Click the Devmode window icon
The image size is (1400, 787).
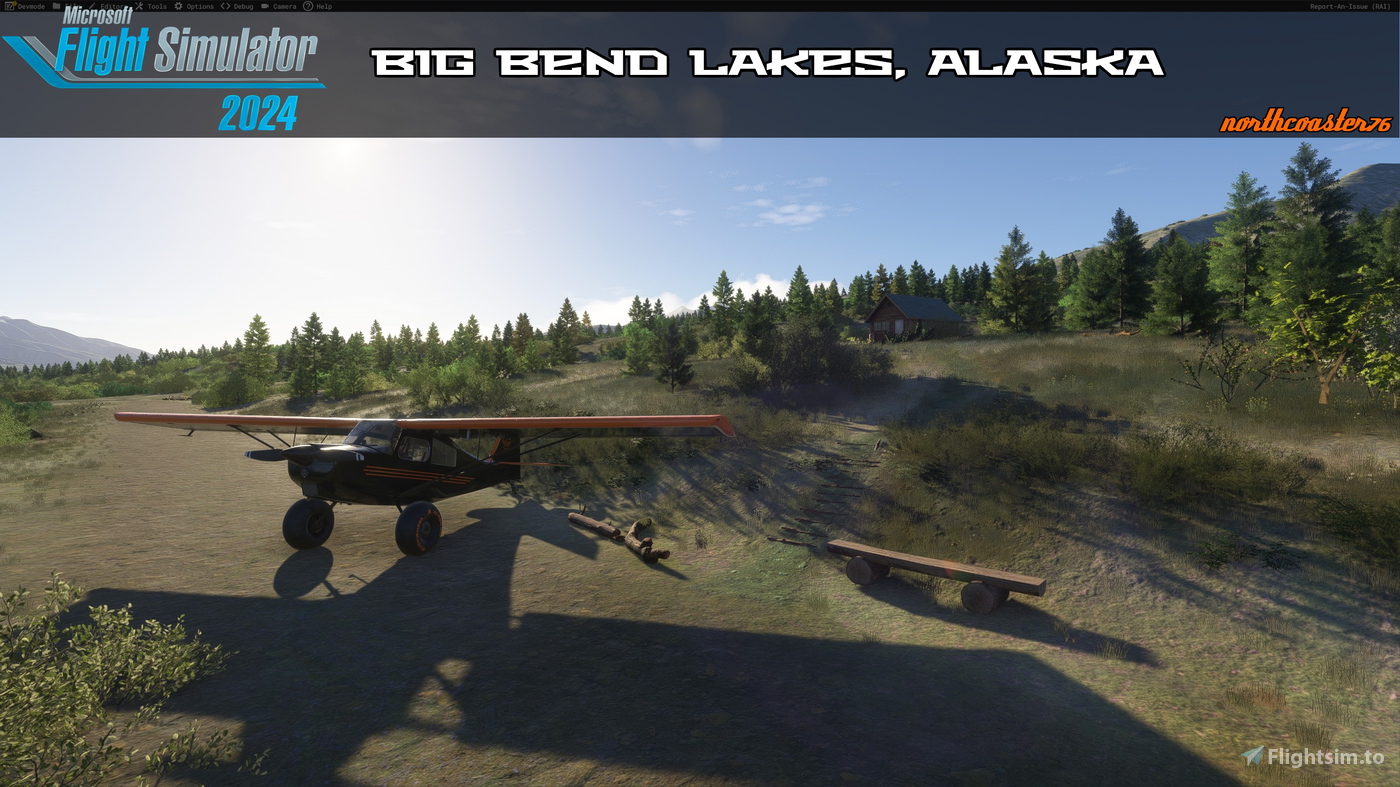tap(10, 6)
